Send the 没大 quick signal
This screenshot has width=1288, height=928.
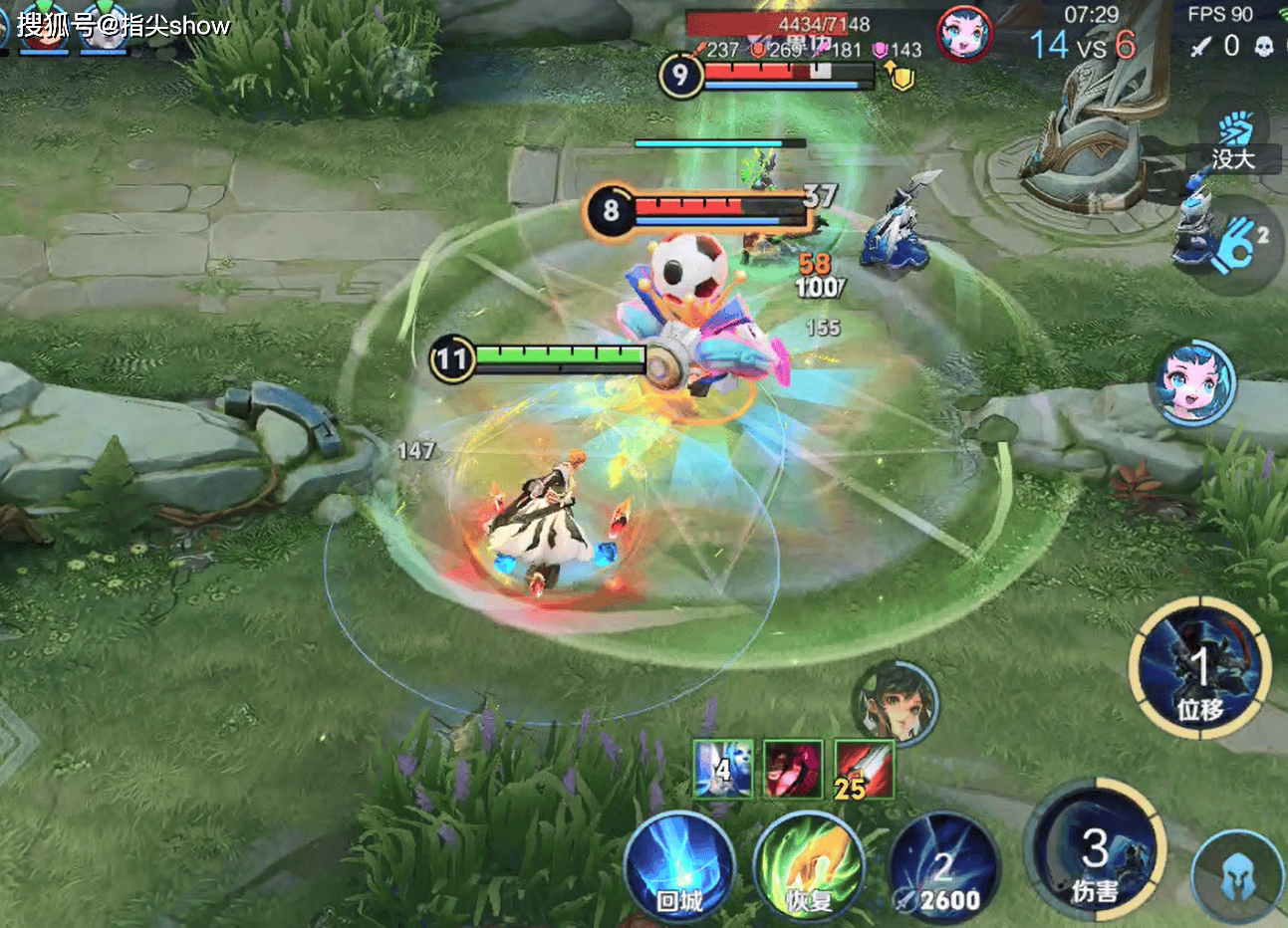click(1233, 141)
